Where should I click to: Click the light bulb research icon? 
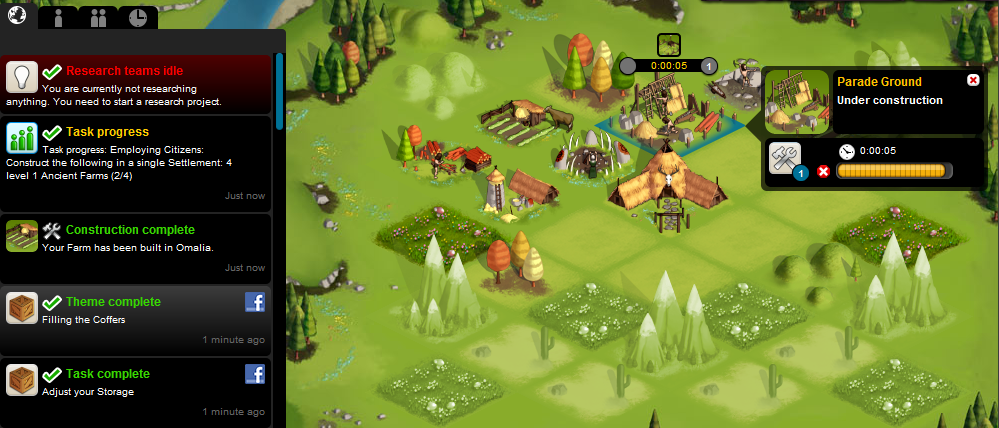(x=22, y=76)
